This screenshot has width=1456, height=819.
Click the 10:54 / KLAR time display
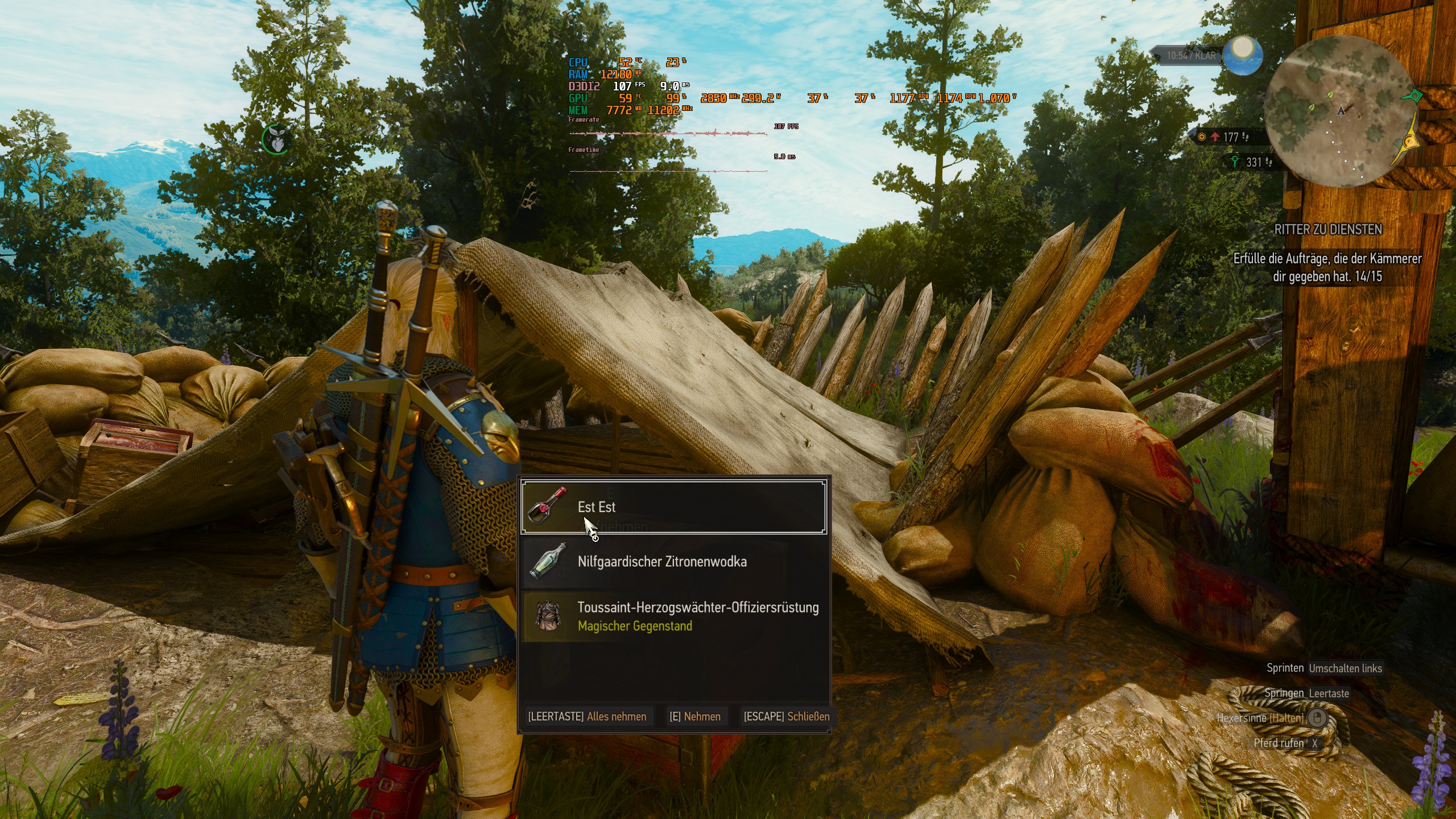[x=1191, y=56]
